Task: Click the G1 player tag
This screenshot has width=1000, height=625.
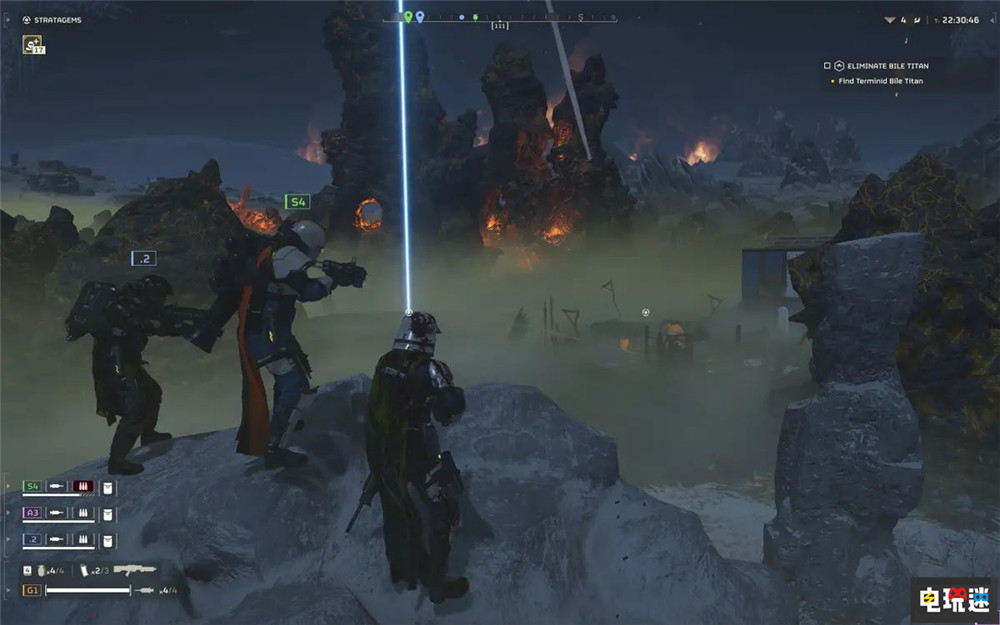Action: click(33, 590)
